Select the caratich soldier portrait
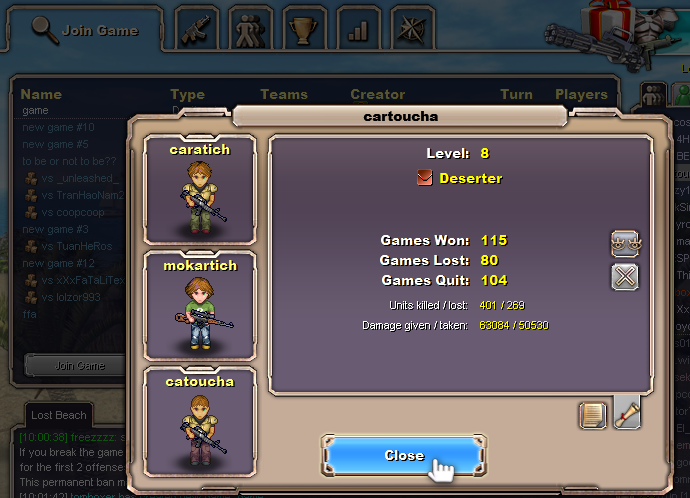690x498 pixels. [200, 190]
